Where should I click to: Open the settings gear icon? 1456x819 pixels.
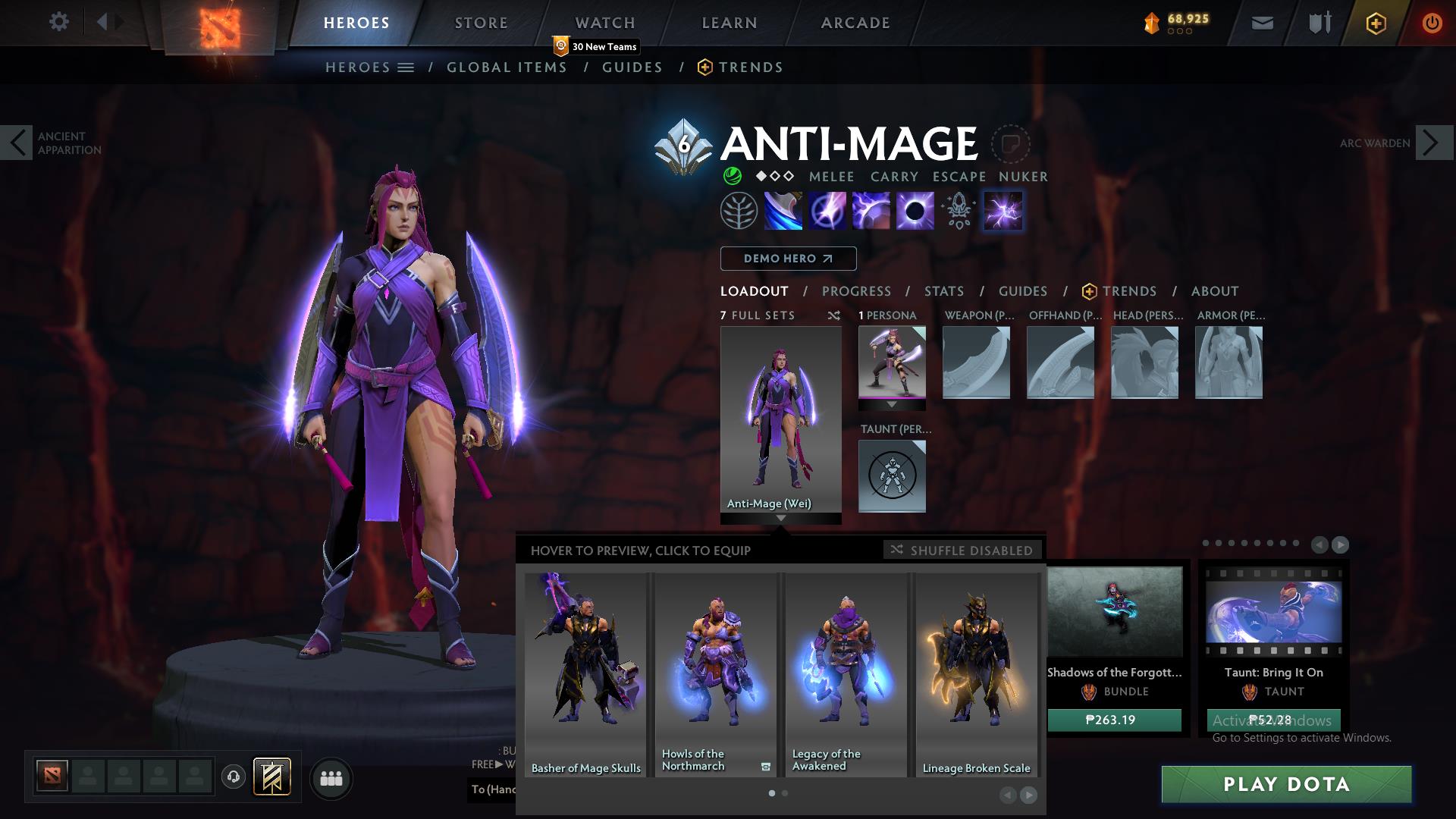[59, 22]
